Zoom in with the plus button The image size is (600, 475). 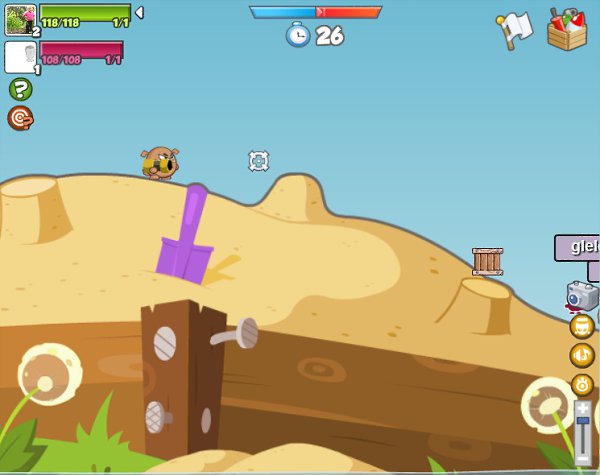583,409
